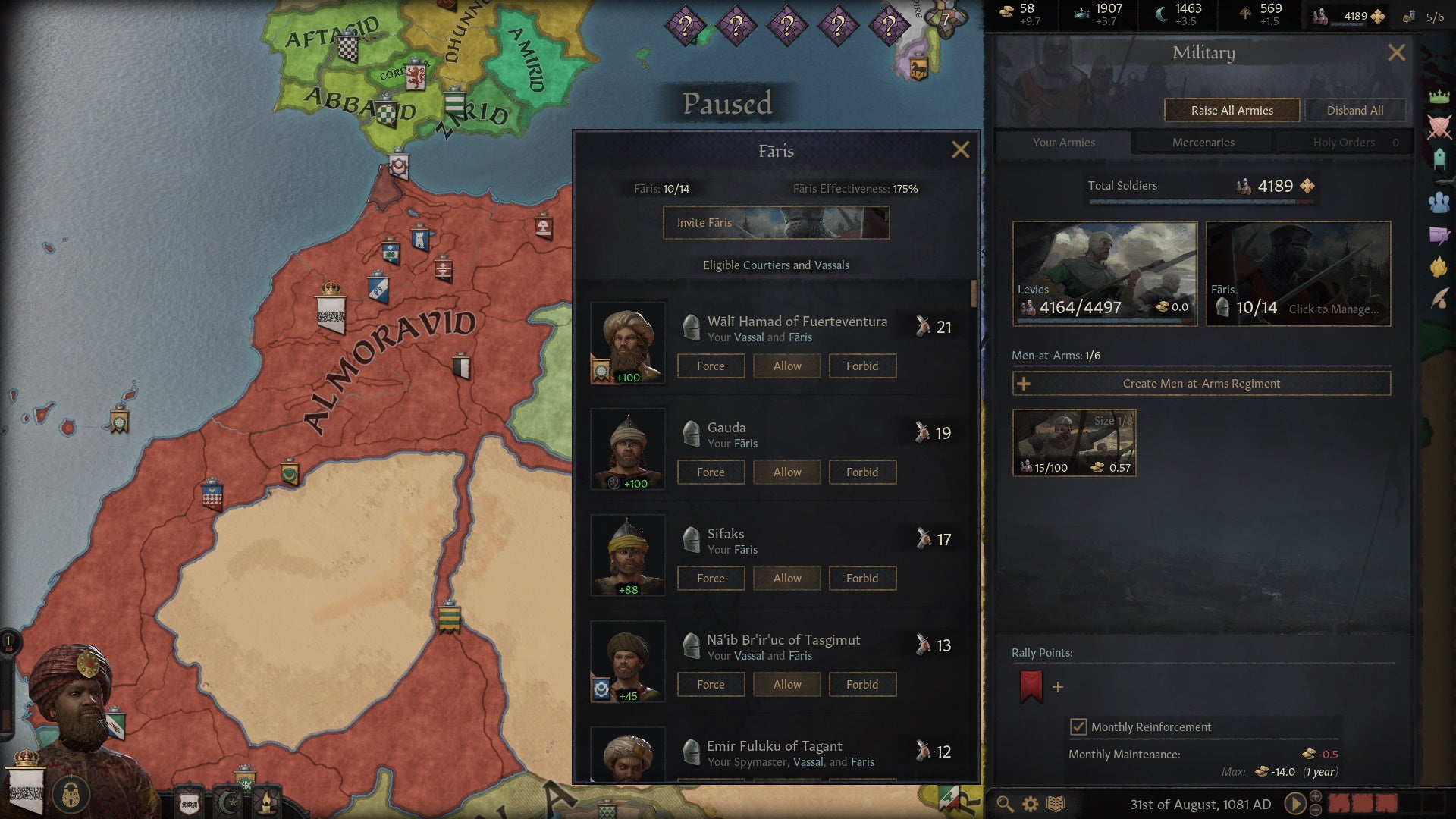Open game settings via the gear icon
Image resolution: width=1456 pixels, height=819 pixels.
tap(1029, 804)
